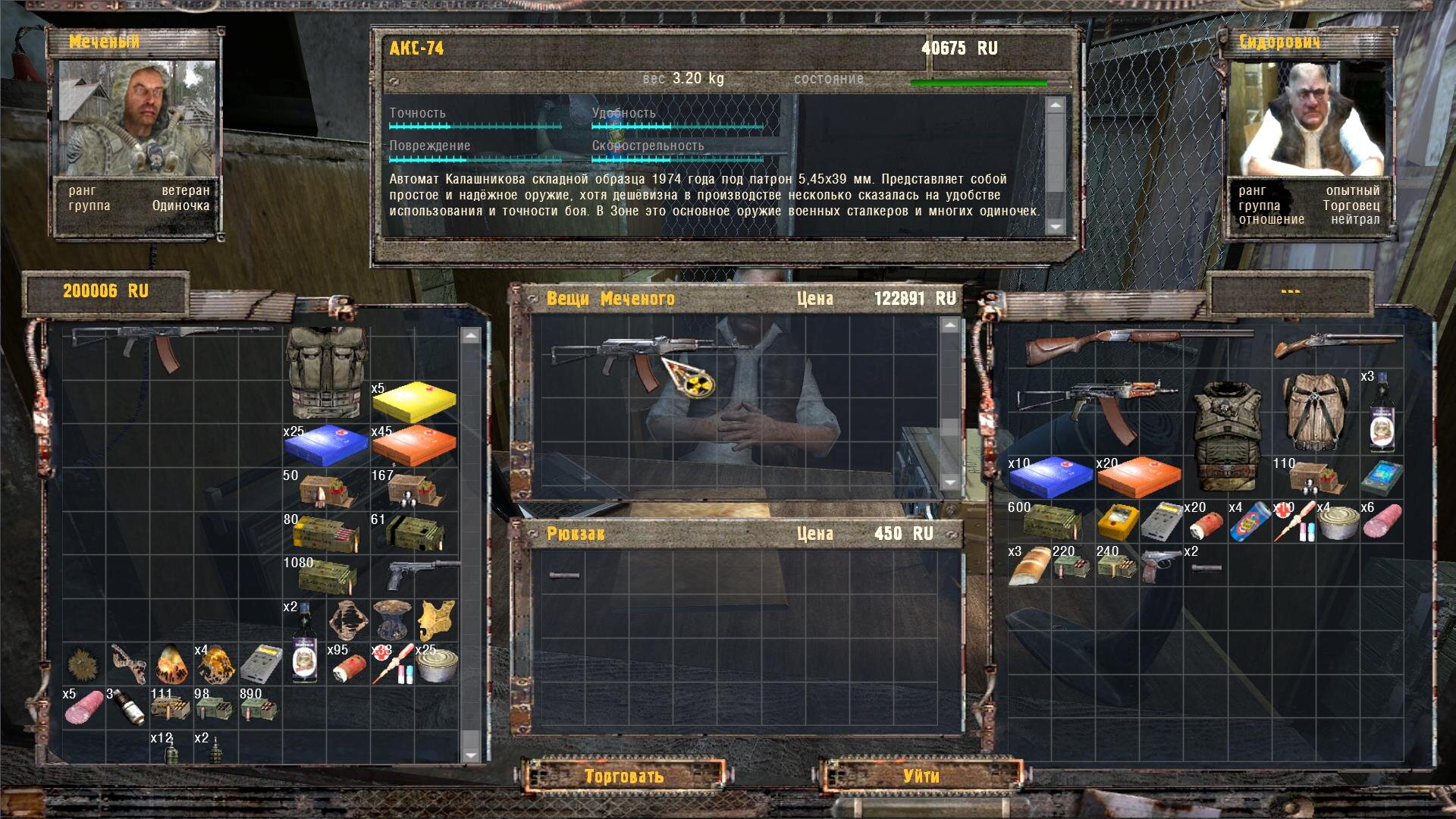Select the player's orange medkit stack x45
The height and width of the screenshot is (819, 1456).
coord(414,445)
